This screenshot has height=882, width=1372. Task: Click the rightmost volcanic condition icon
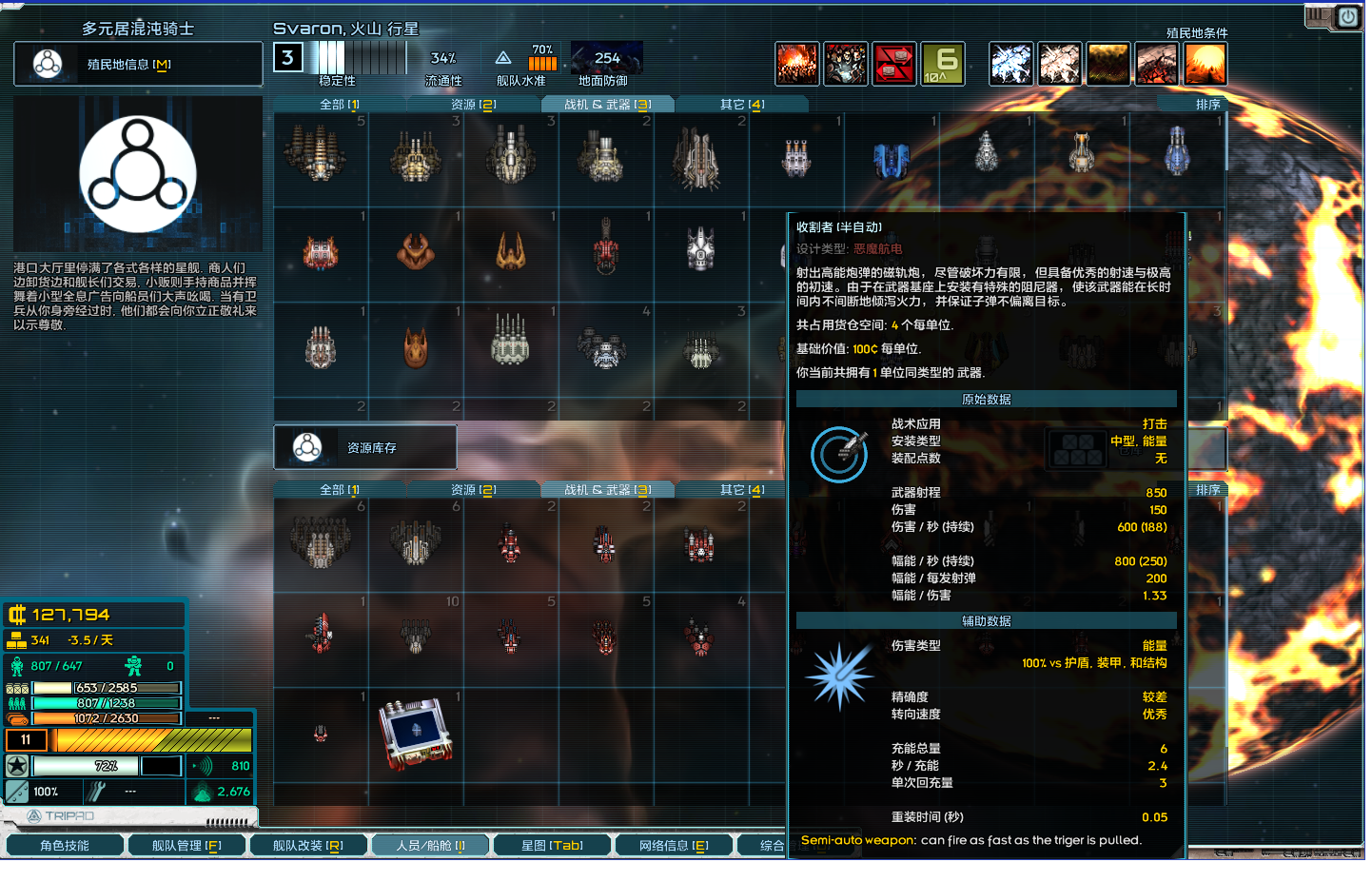[1205, 64]
